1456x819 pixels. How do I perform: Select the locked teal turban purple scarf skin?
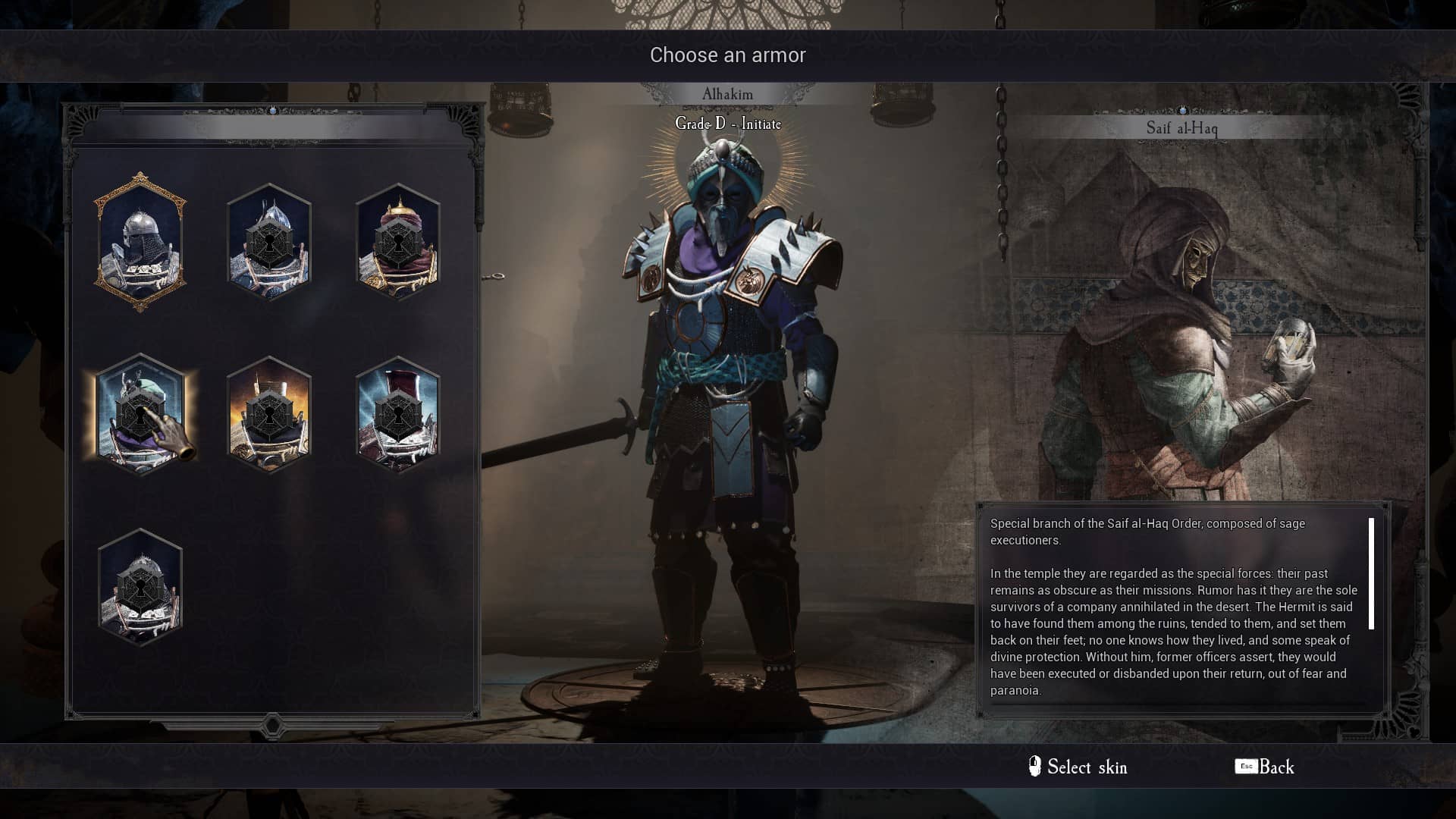(x=140, y=414)
